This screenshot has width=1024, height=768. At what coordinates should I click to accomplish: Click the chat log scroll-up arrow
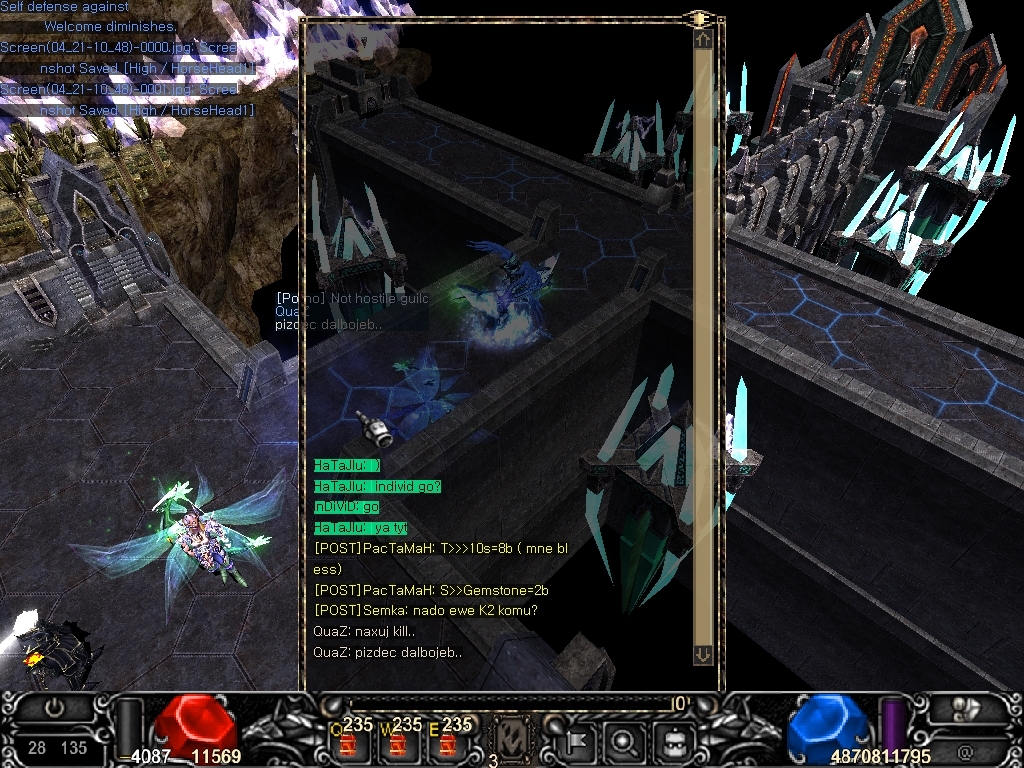[x=703, y=39]
